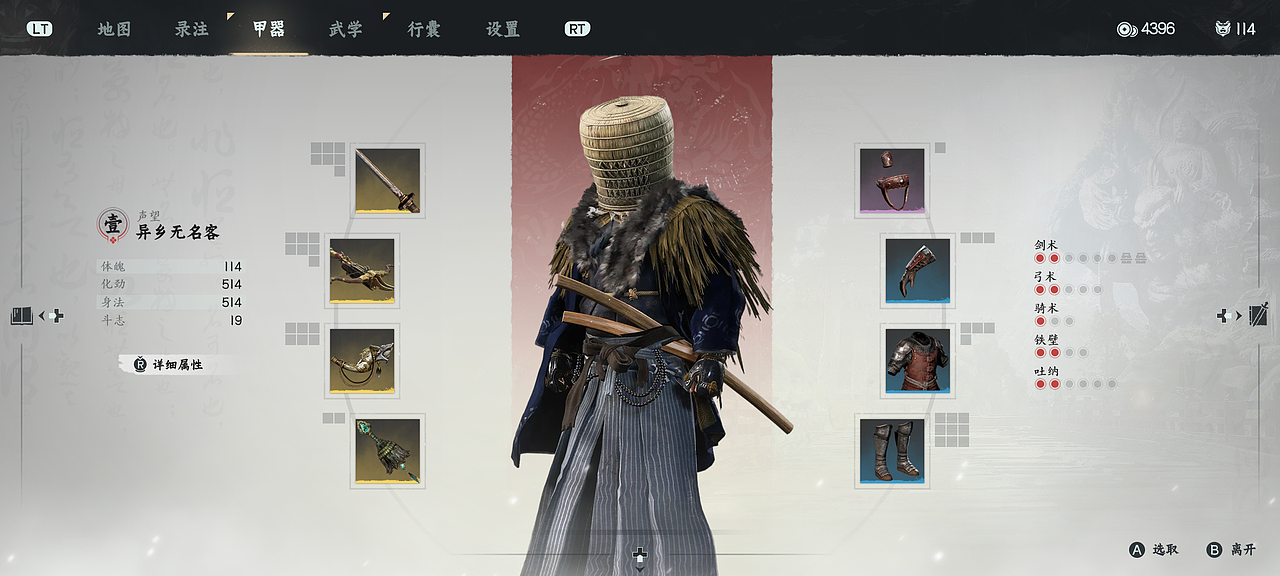This screenshot has width=1280, height=576.
Task: Open 详细属性 detailed attributes
Action: coord(170,365)
